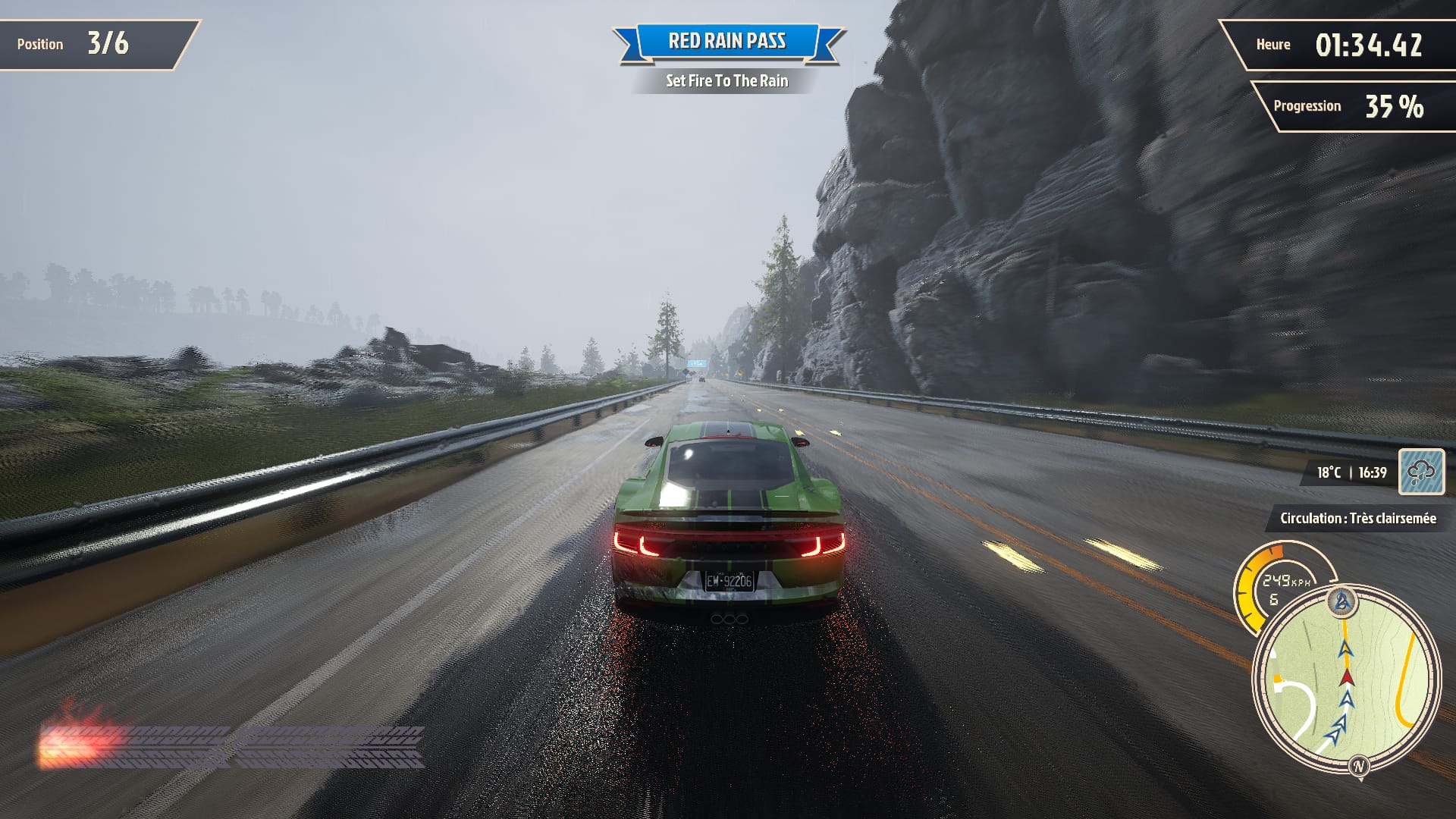
Task: Select the red player arrow on minimap
Action: click(1347, 676)
